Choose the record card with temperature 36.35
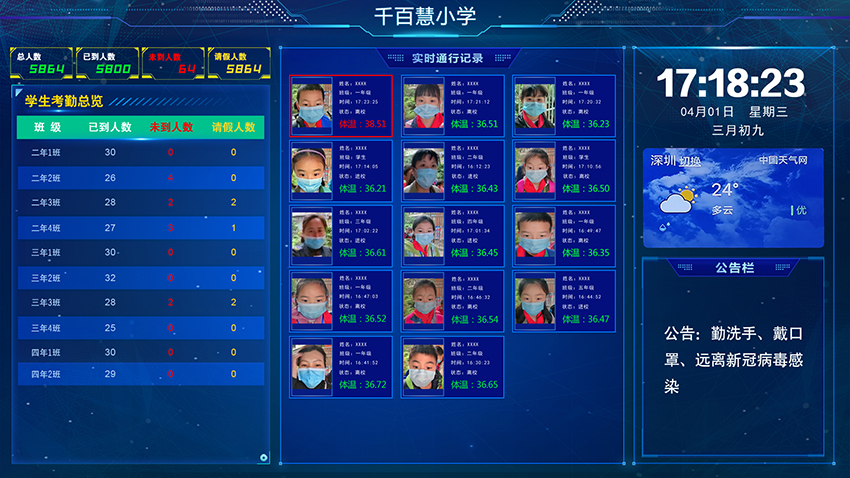Screen dimensions: 850x478 pos(562,233)
